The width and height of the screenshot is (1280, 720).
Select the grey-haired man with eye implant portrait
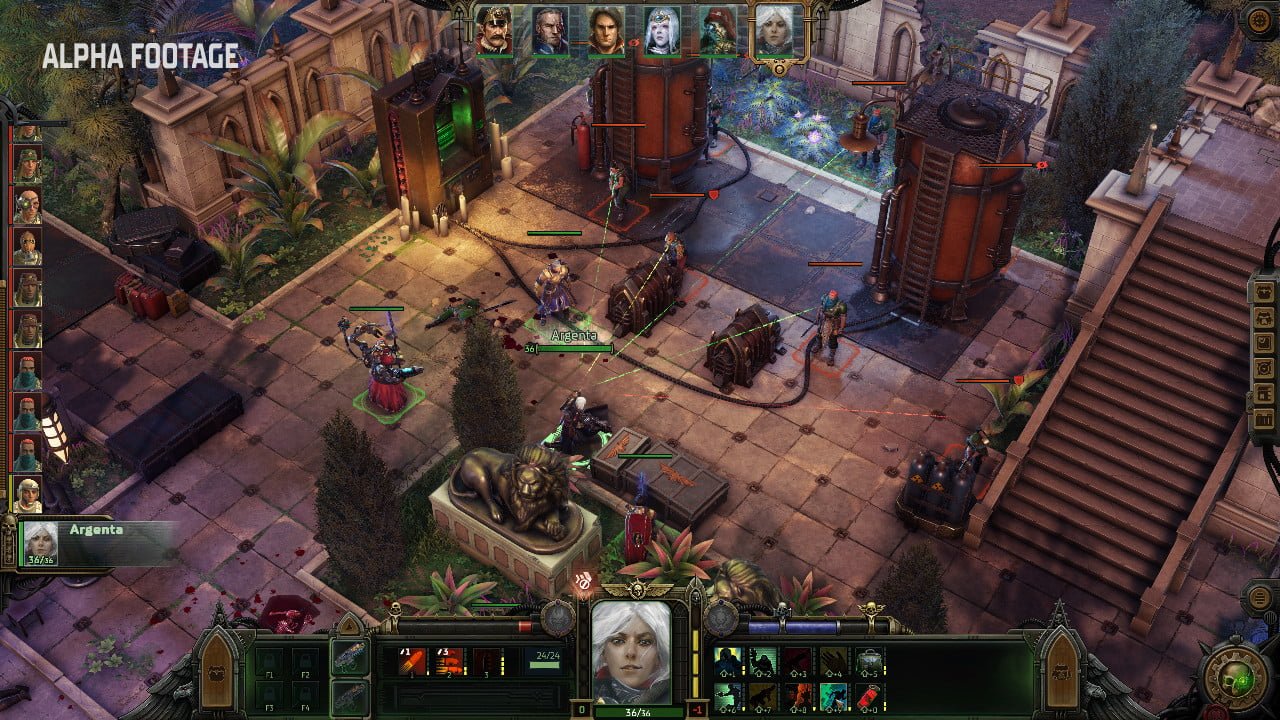[550, 30]
